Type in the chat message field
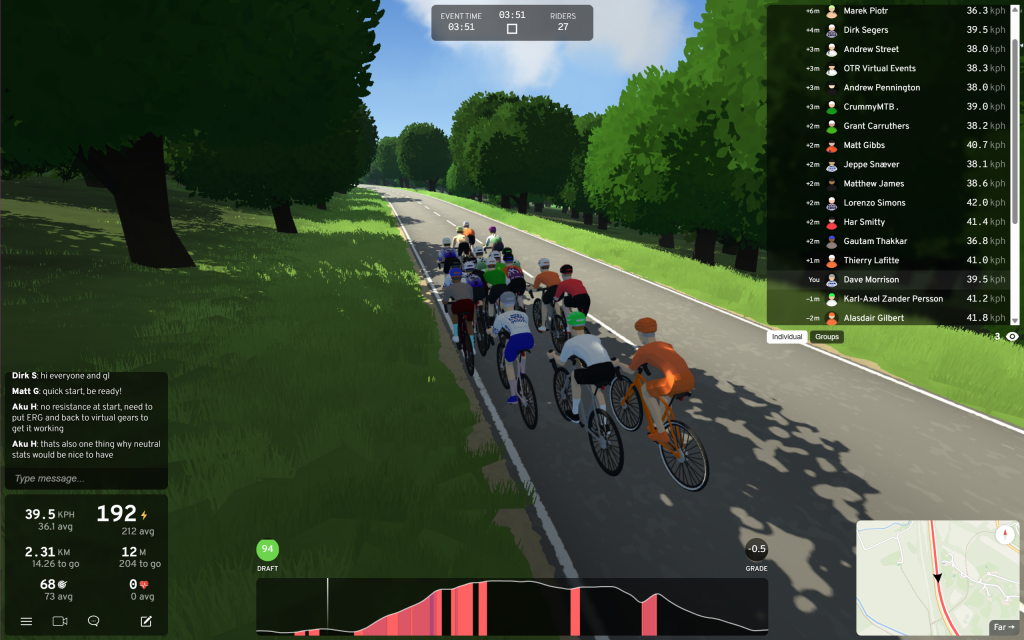The width and height of the screenshot is (1024, 640). pyautogui.click(x=86, y=478)
